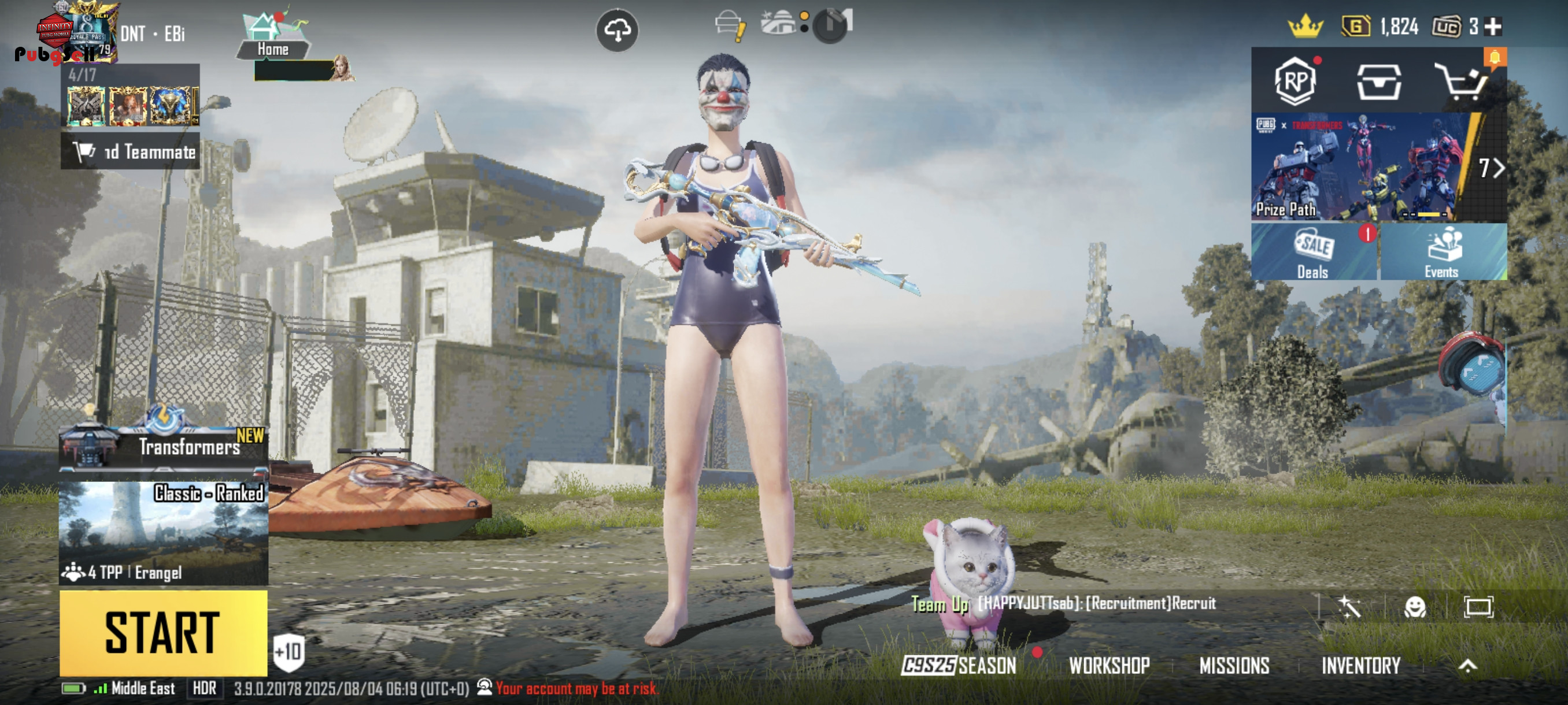The image size is (1568, 705).
Task: Open the emote smiley face icon
Action: click(1415, 606)
